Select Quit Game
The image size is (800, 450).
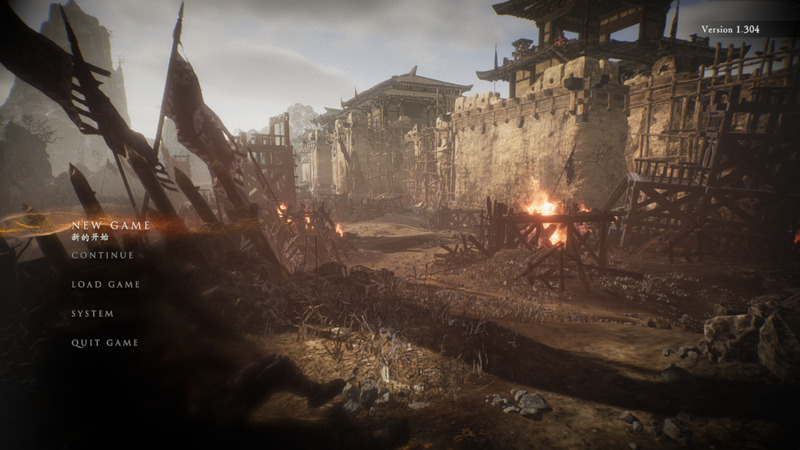pyautogui.click(x=104, y=343)
